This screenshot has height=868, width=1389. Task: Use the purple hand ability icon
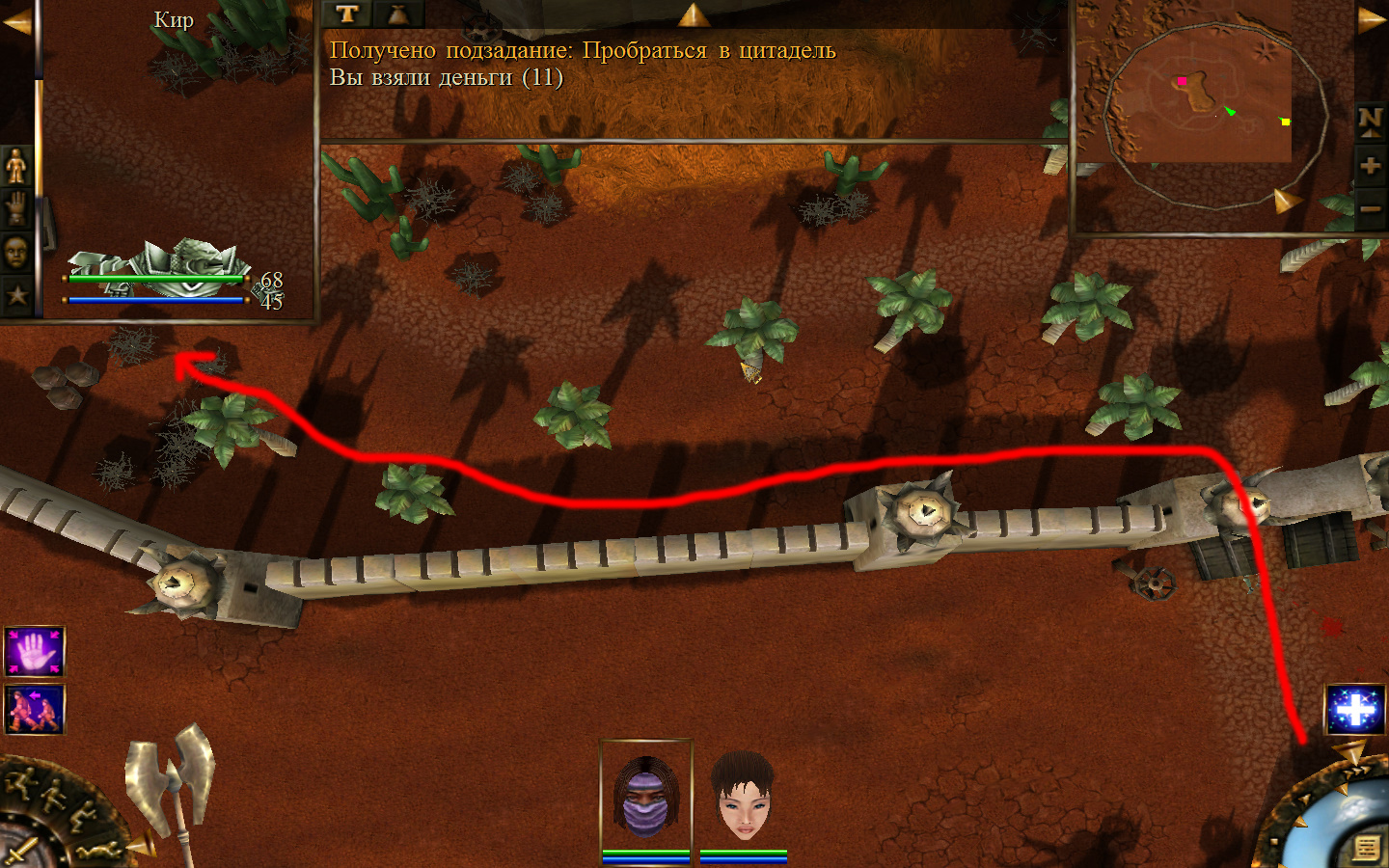(x=35, y=652)
